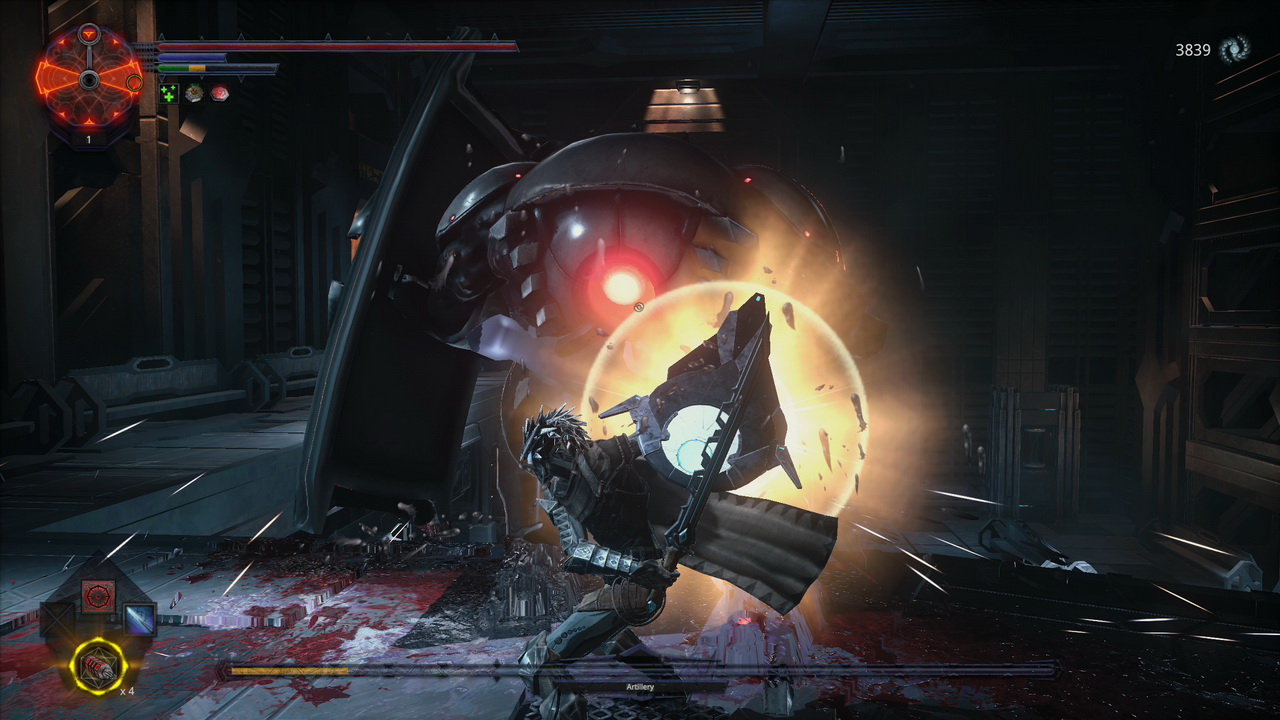Select the empty crossed-out quick slot
Image resolution: width=1280 pixels, height=720 pixels.
[57, 619]
